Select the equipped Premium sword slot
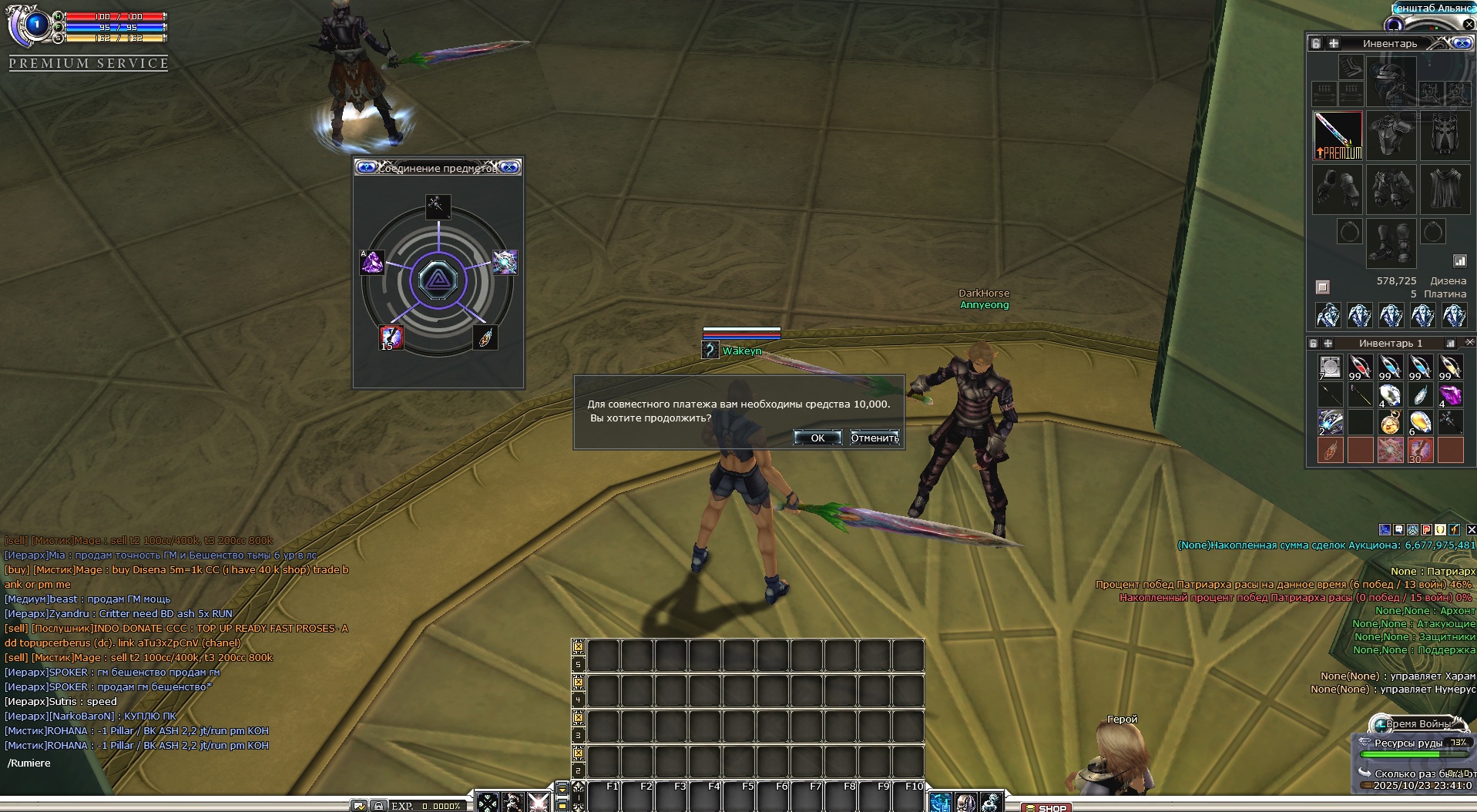Screen dimensions: 1477x812 1338,136
